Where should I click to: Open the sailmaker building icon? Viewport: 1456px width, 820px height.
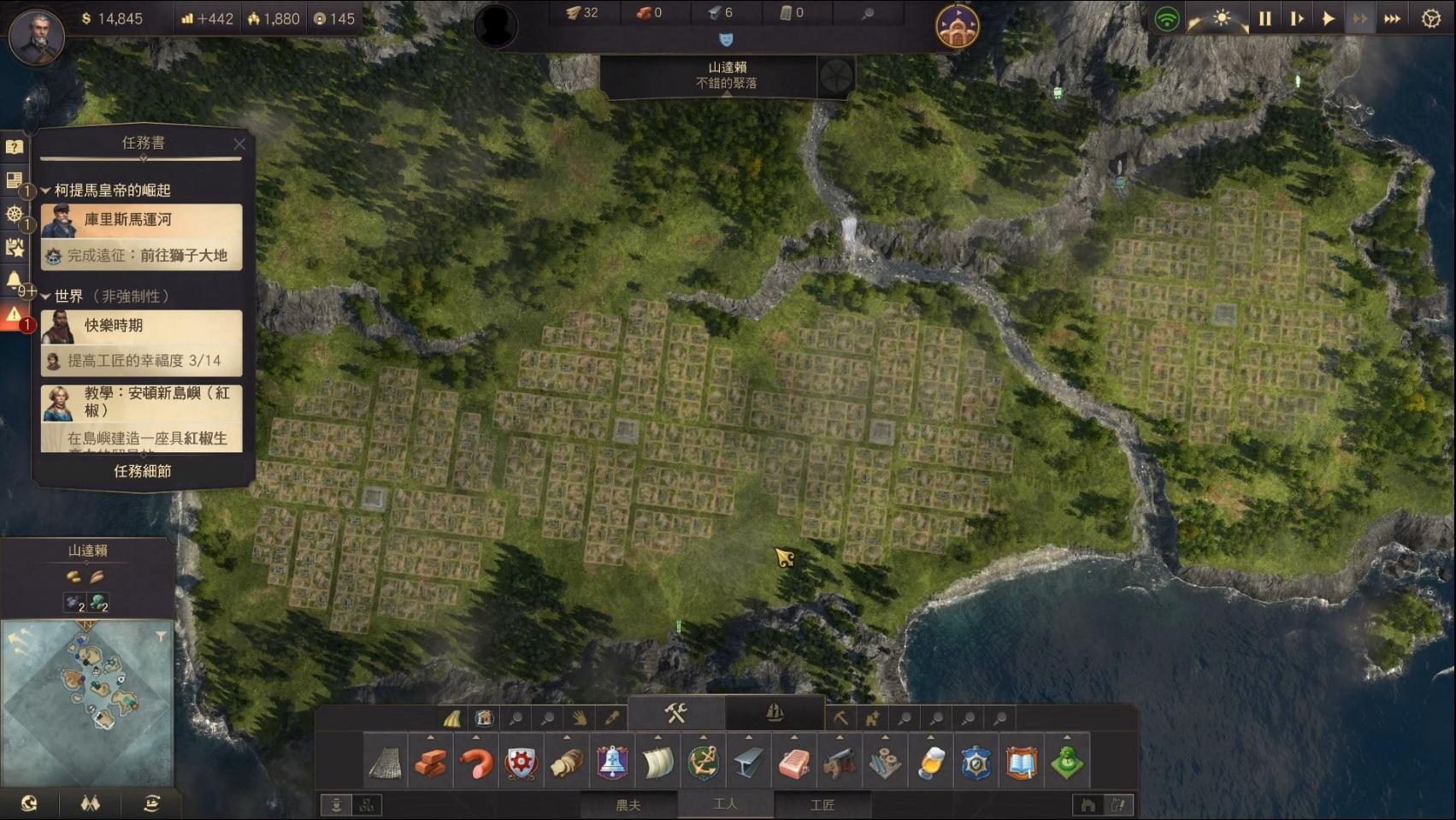pos(657,762)
